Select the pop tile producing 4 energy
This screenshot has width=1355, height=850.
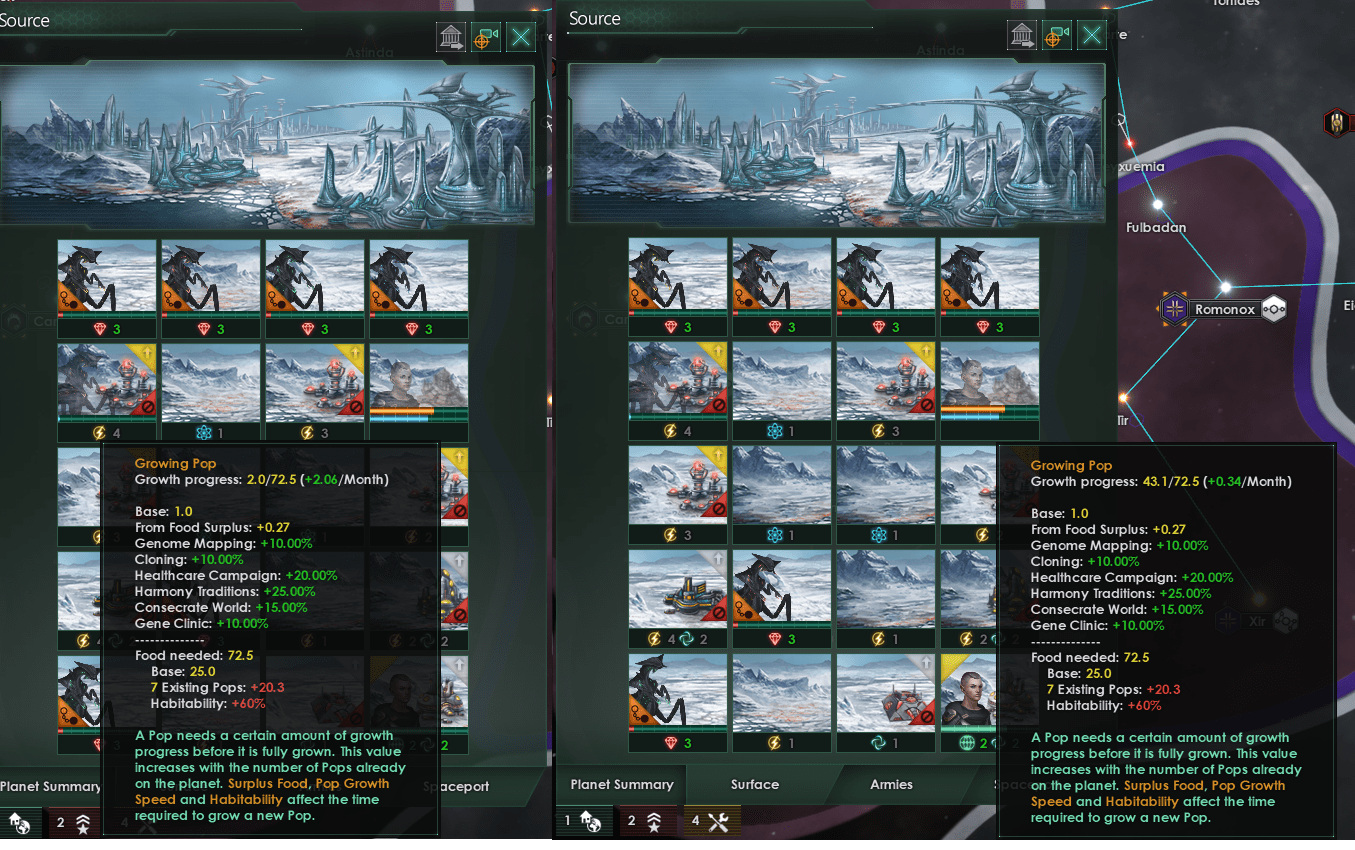pyautogui.click(x=678, y=390)
